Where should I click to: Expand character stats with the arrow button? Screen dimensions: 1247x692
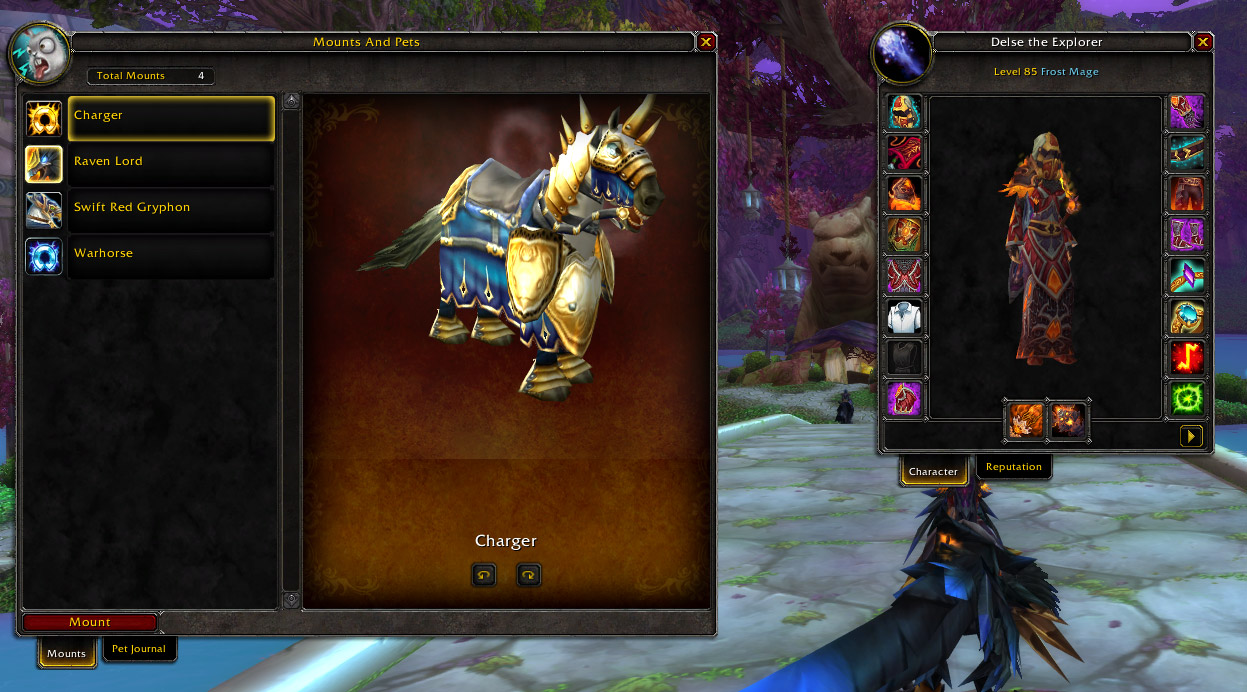(1191, 436)
